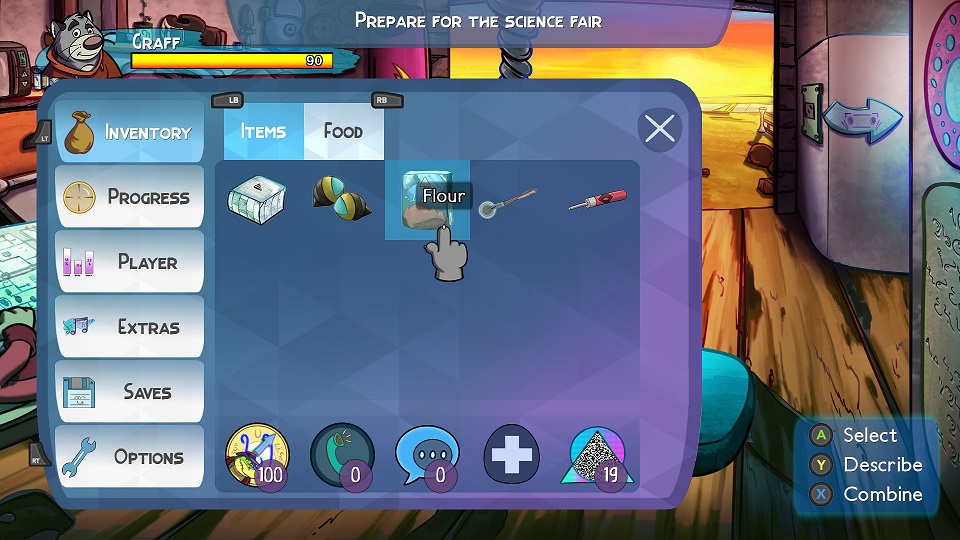Image resolution: width=960 pixels, height=540 pixels.
Task: Switch to the Items tab
Action: 263,131
